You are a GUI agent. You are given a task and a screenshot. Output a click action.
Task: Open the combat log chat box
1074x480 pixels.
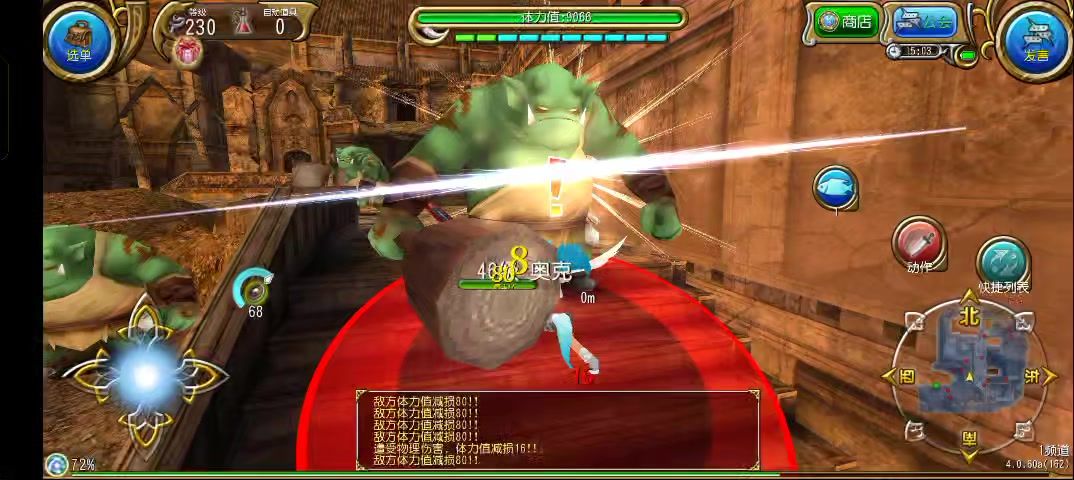557,430
